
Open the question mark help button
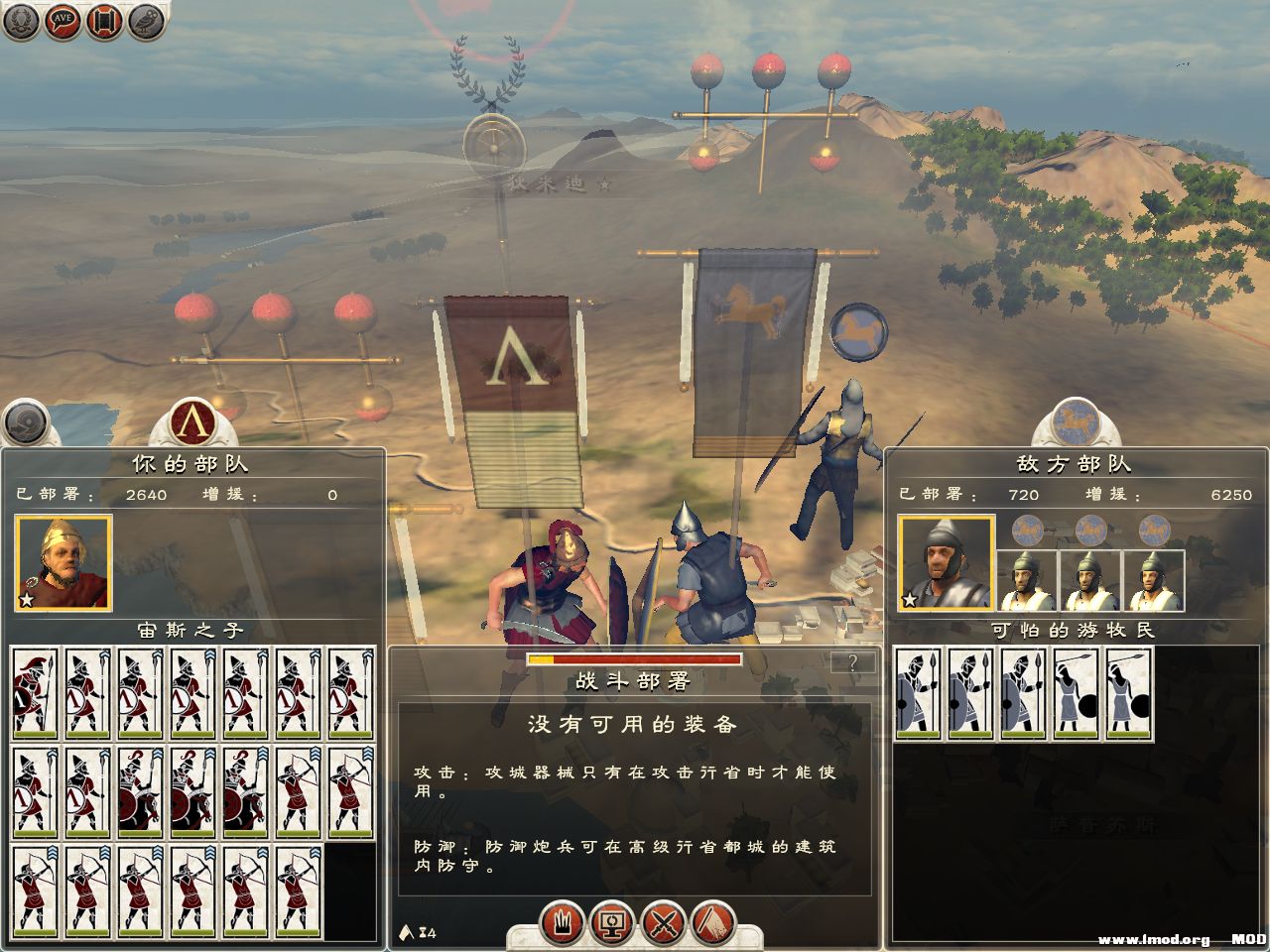(x=852, y=663)
